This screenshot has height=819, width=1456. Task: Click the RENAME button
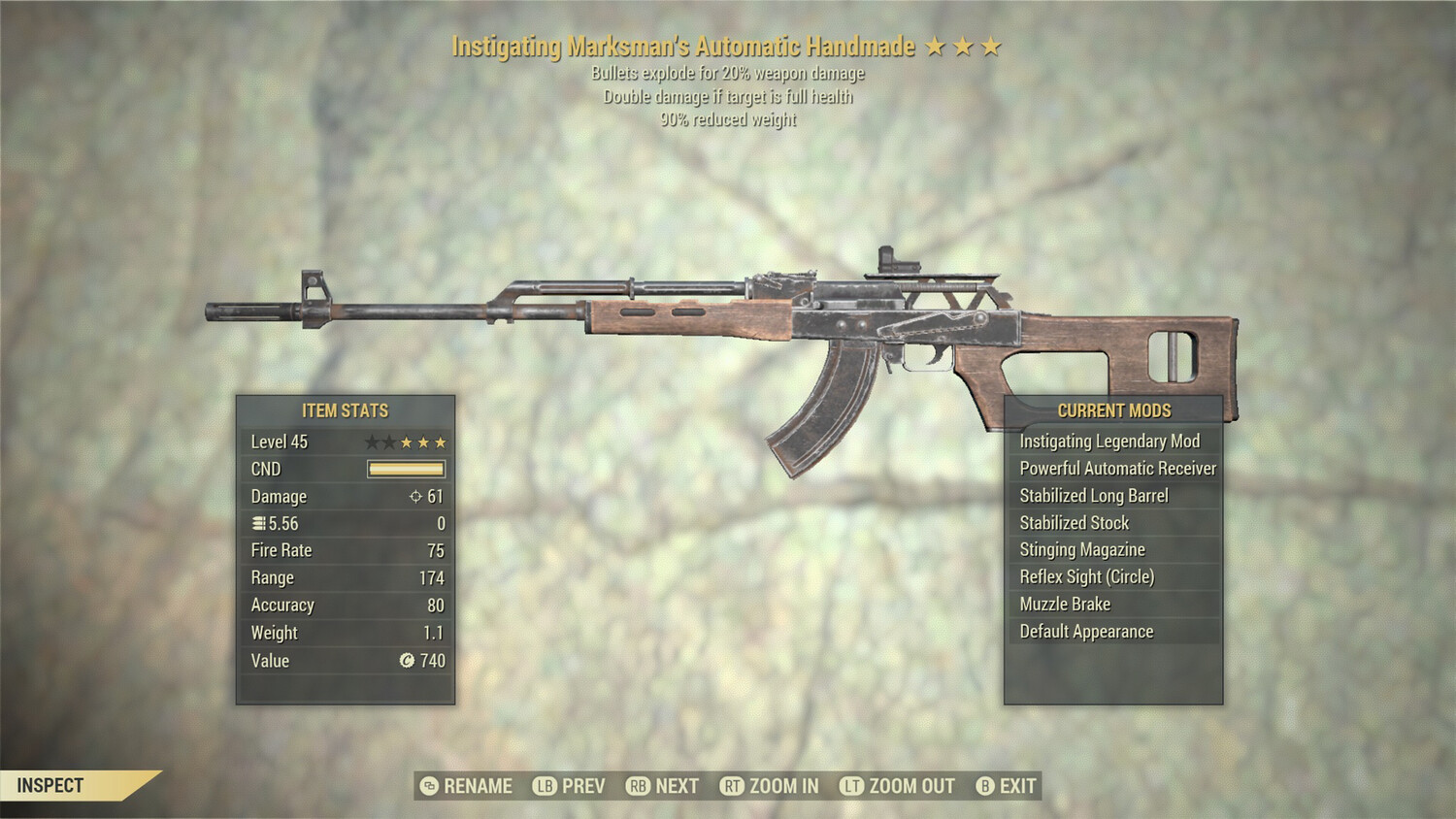pyautogui.click(x=476, y=786)
